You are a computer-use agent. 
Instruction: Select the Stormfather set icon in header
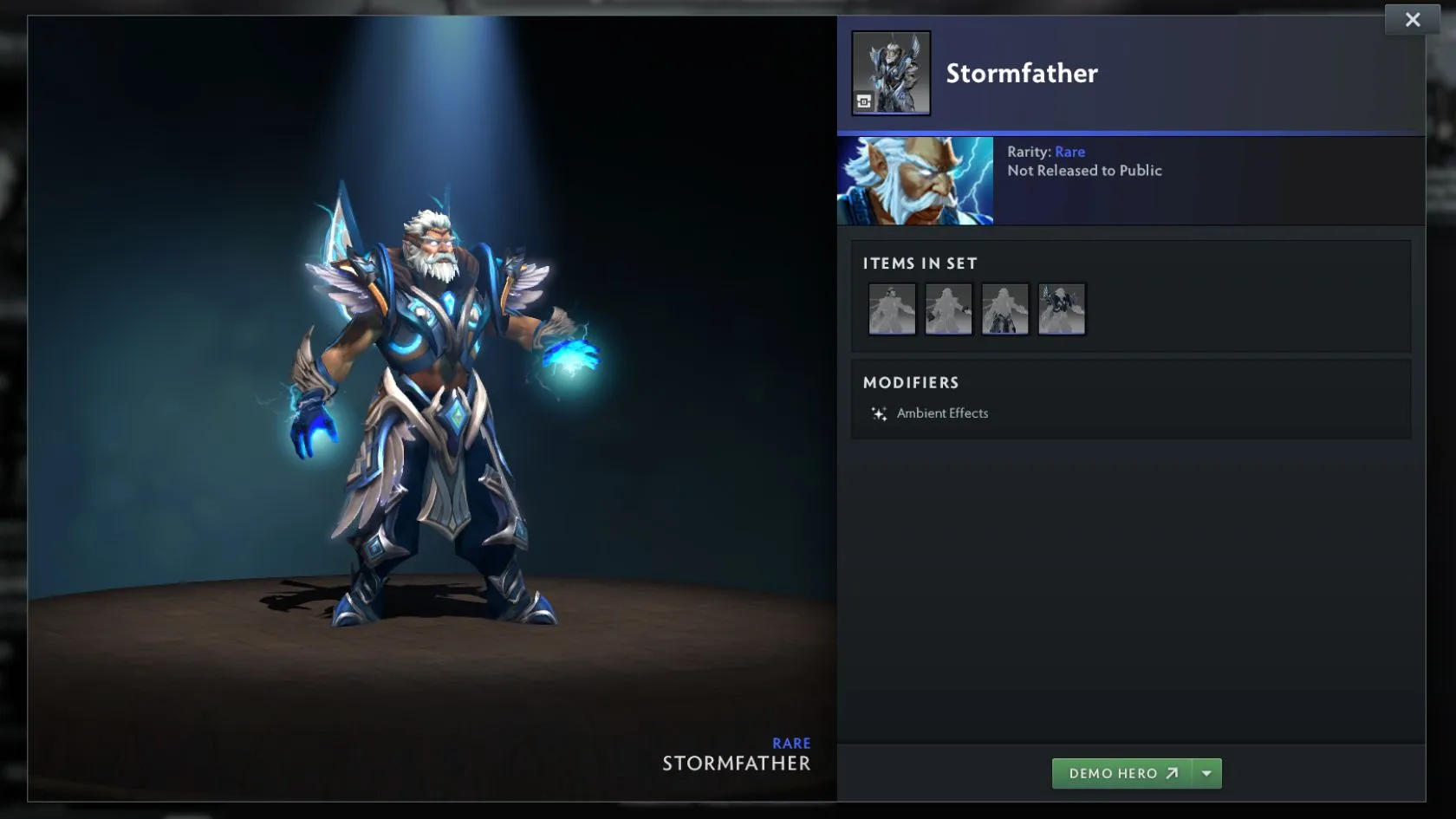click(891, 73)
